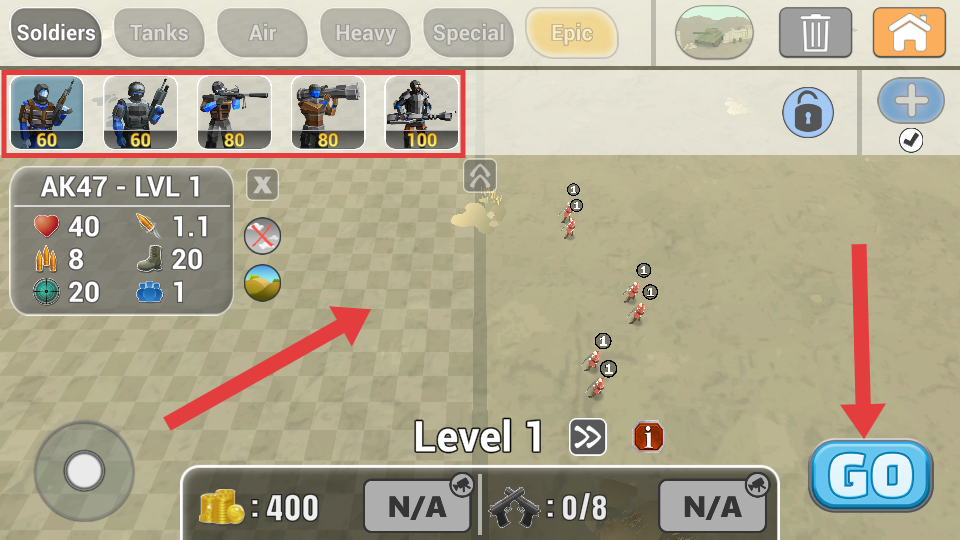Choose the sniper rifle soldier card
Screen dimensions: 960x540
point(234,113)
